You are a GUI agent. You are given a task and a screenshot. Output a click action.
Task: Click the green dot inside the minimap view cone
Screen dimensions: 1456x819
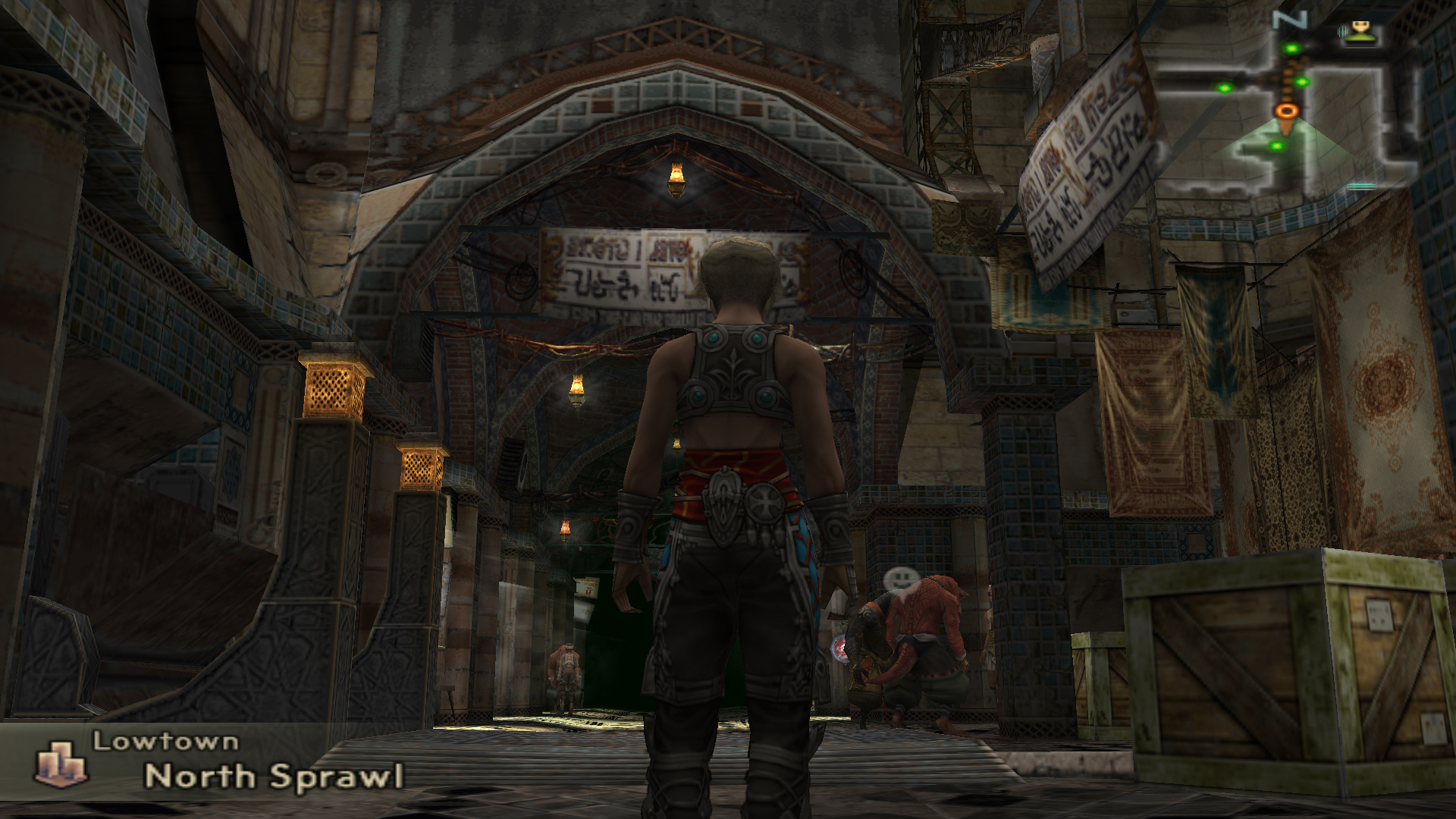click(x=1277, y=146)
